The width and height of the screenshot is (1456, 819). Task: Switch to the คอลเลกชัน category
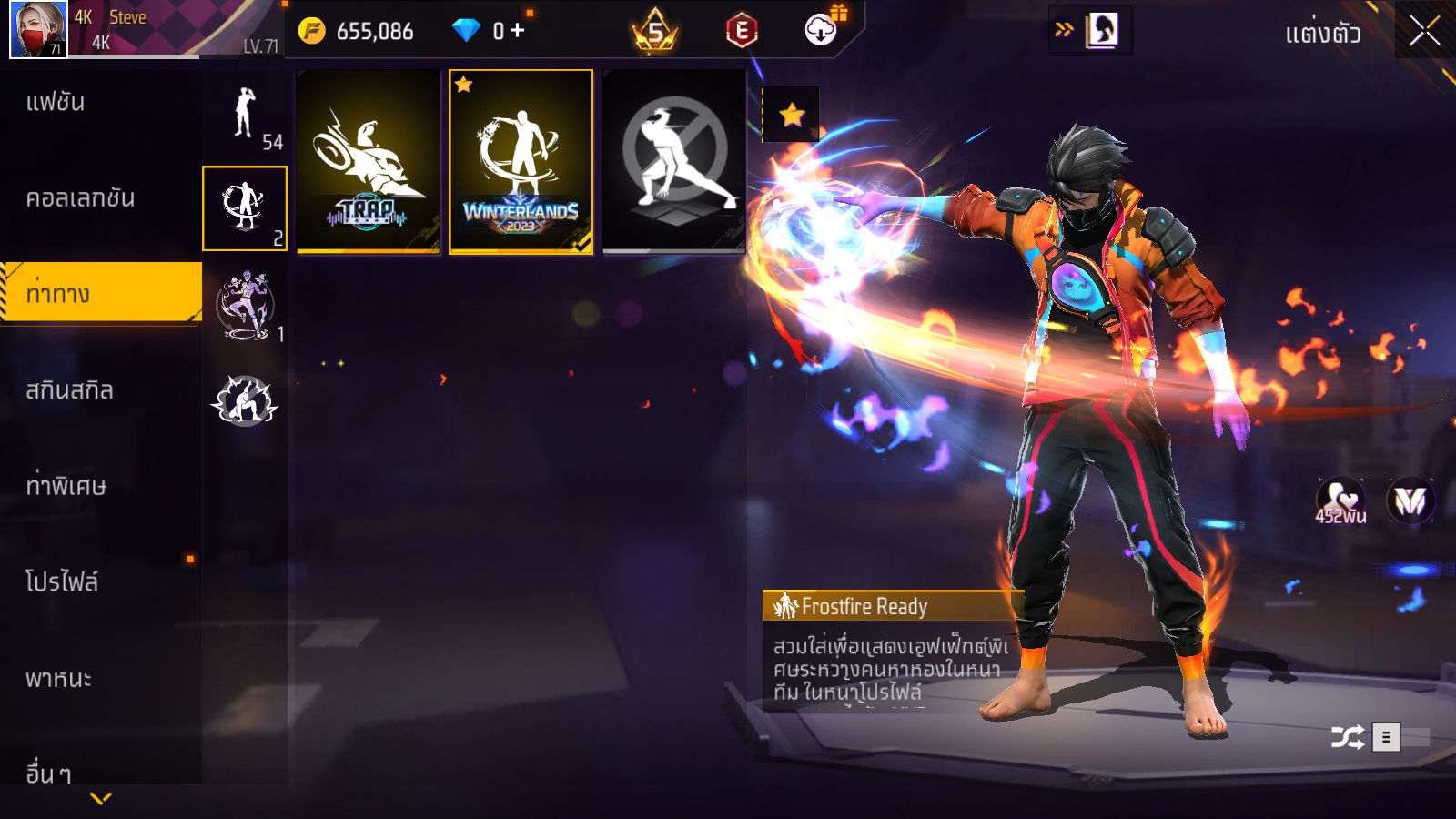click(80, 198)
